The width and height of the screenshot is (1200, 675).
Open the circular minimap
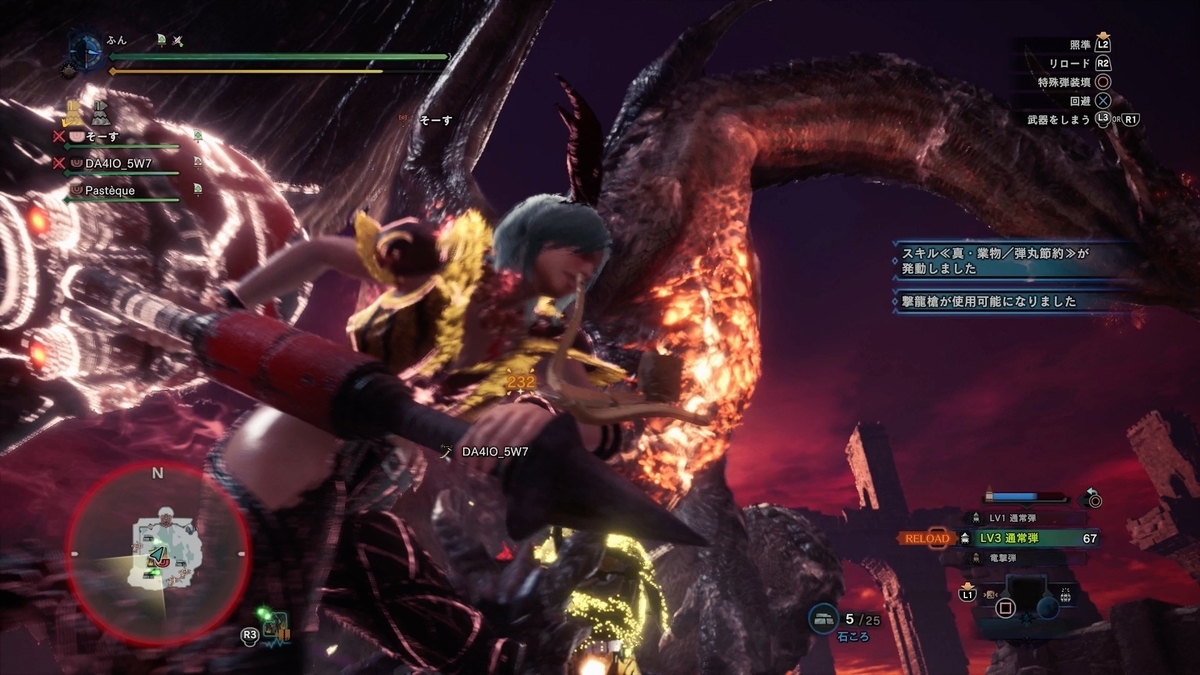tap(157, 553)
